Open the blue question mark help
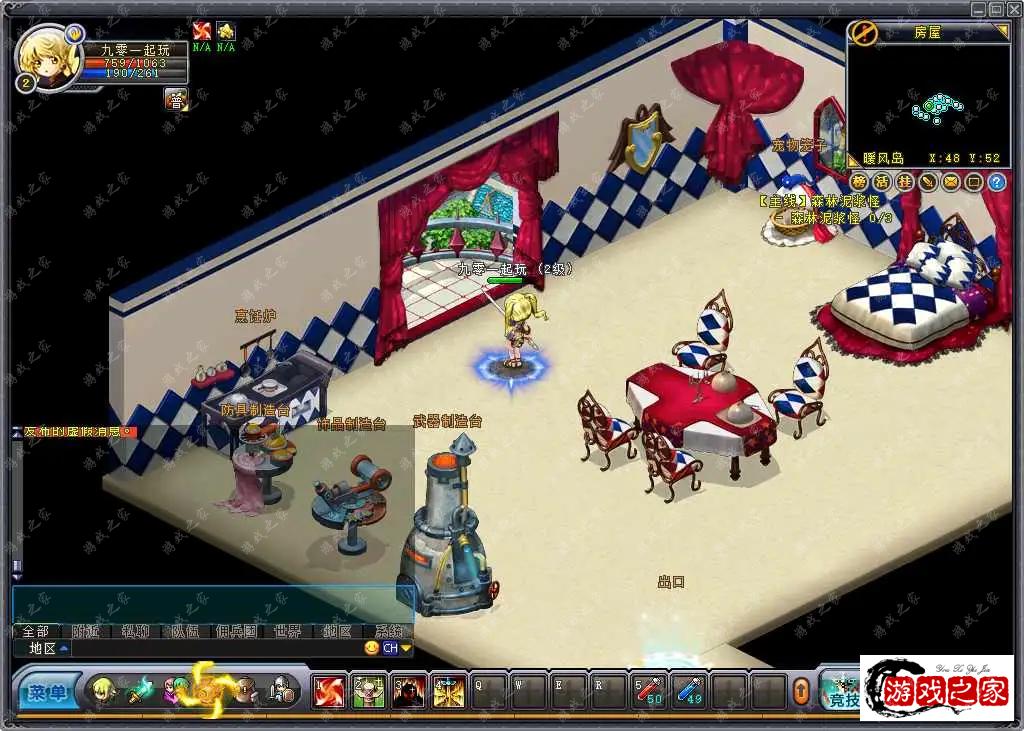Image resolution: width=1024 pixels, height=731 pixels. [996, 182]
